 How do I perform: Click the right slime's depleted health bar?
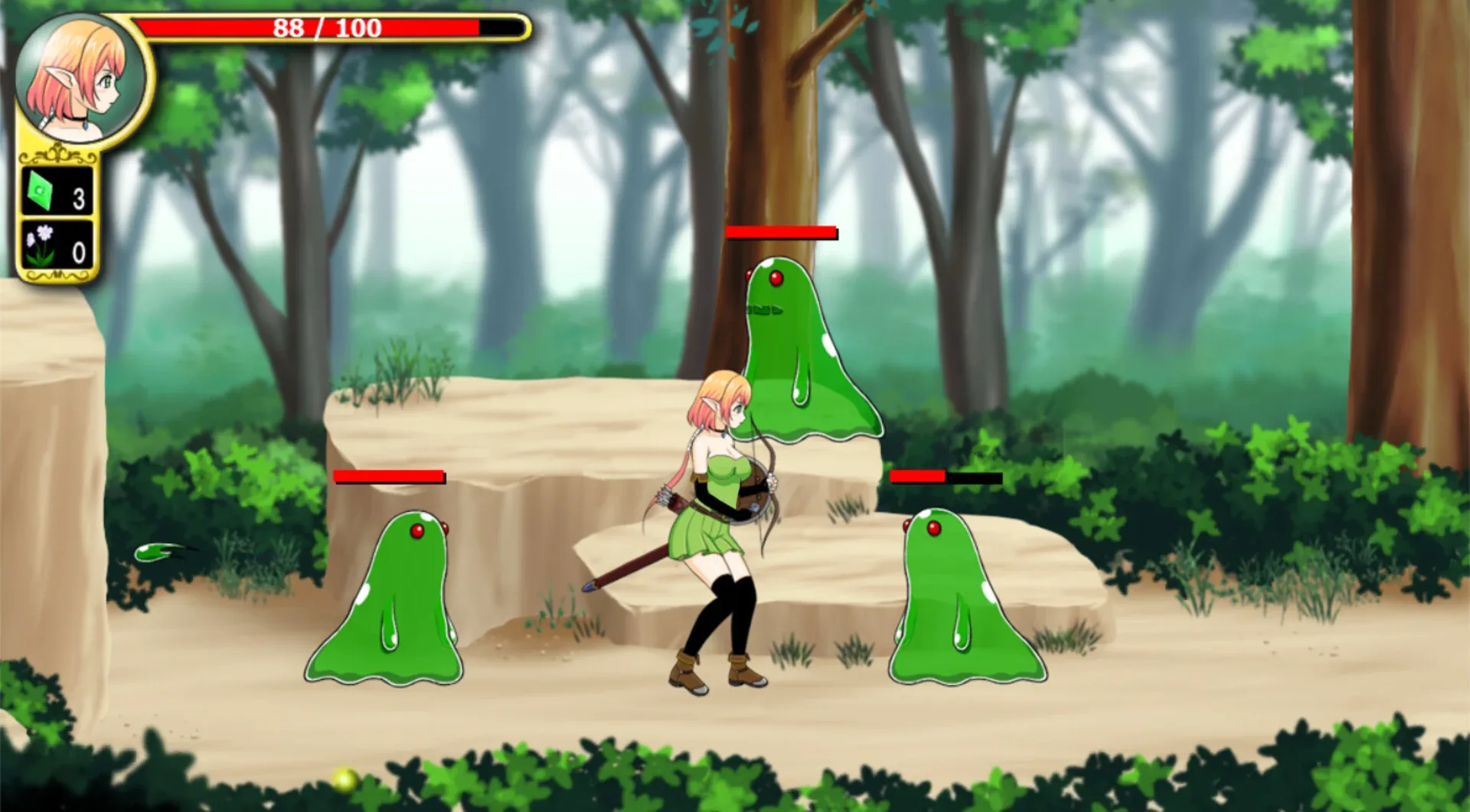pyautogui.click(x=947, y=476)
